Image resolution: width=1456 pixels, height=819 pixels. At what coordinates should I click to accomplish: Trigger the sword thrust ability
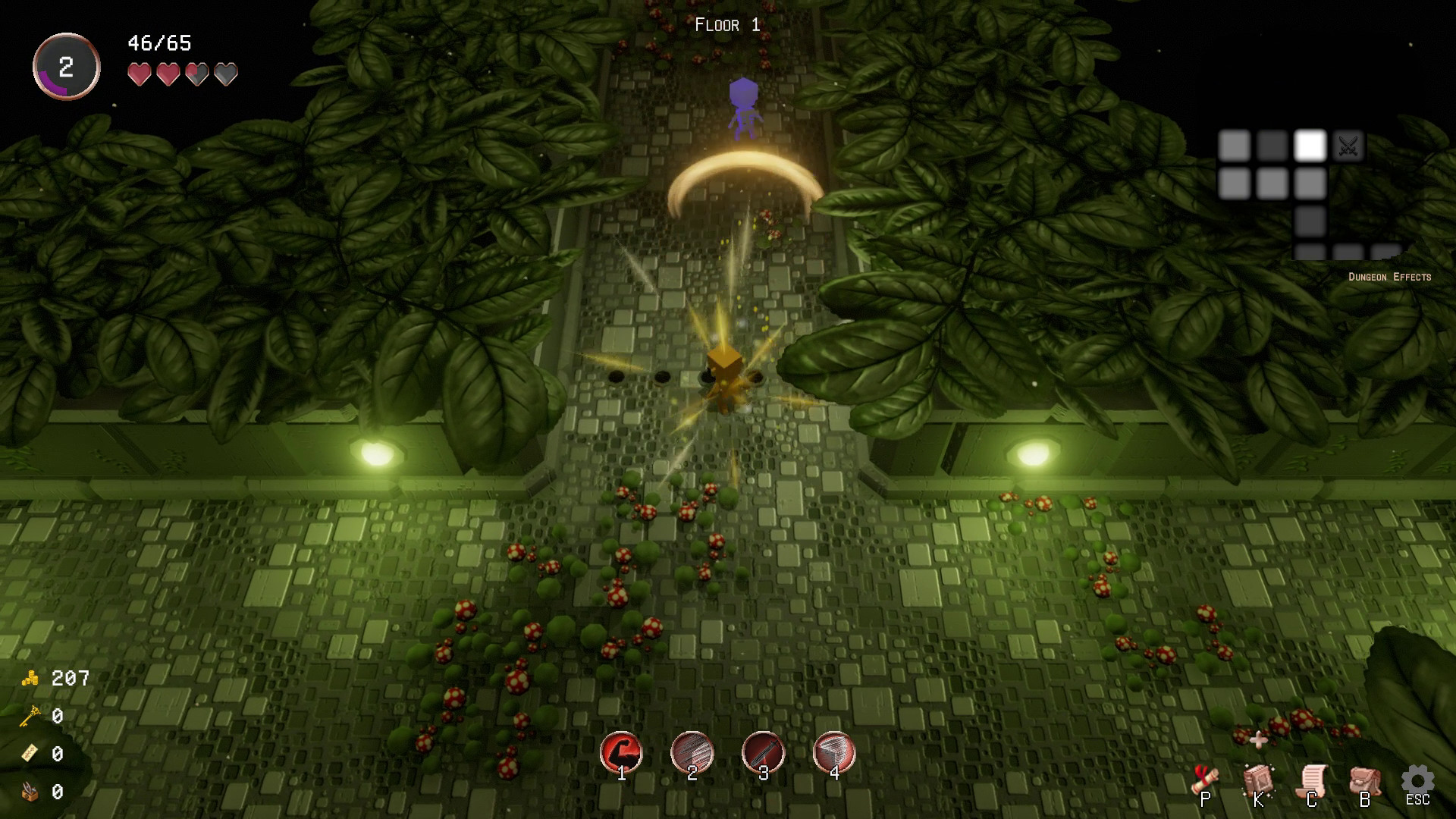tap(763, 752)
